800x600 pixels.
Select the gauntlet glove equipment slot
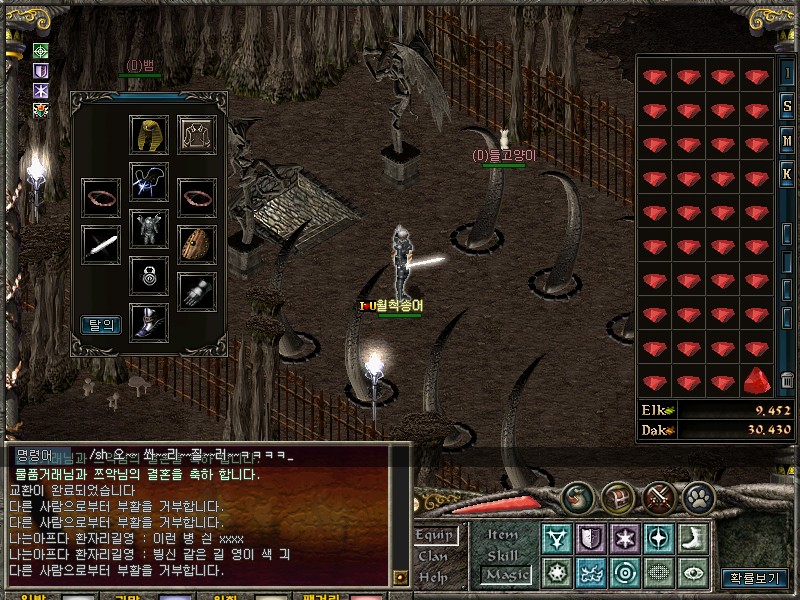197,291
